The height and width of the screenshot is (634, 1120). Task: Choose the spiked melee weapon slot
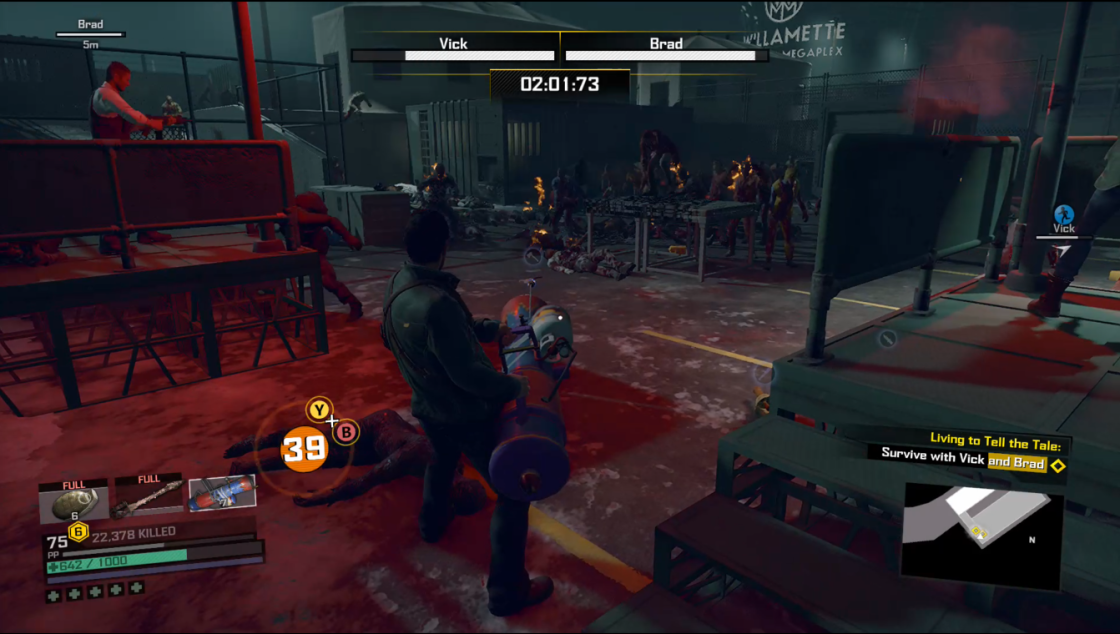[147, 497]
